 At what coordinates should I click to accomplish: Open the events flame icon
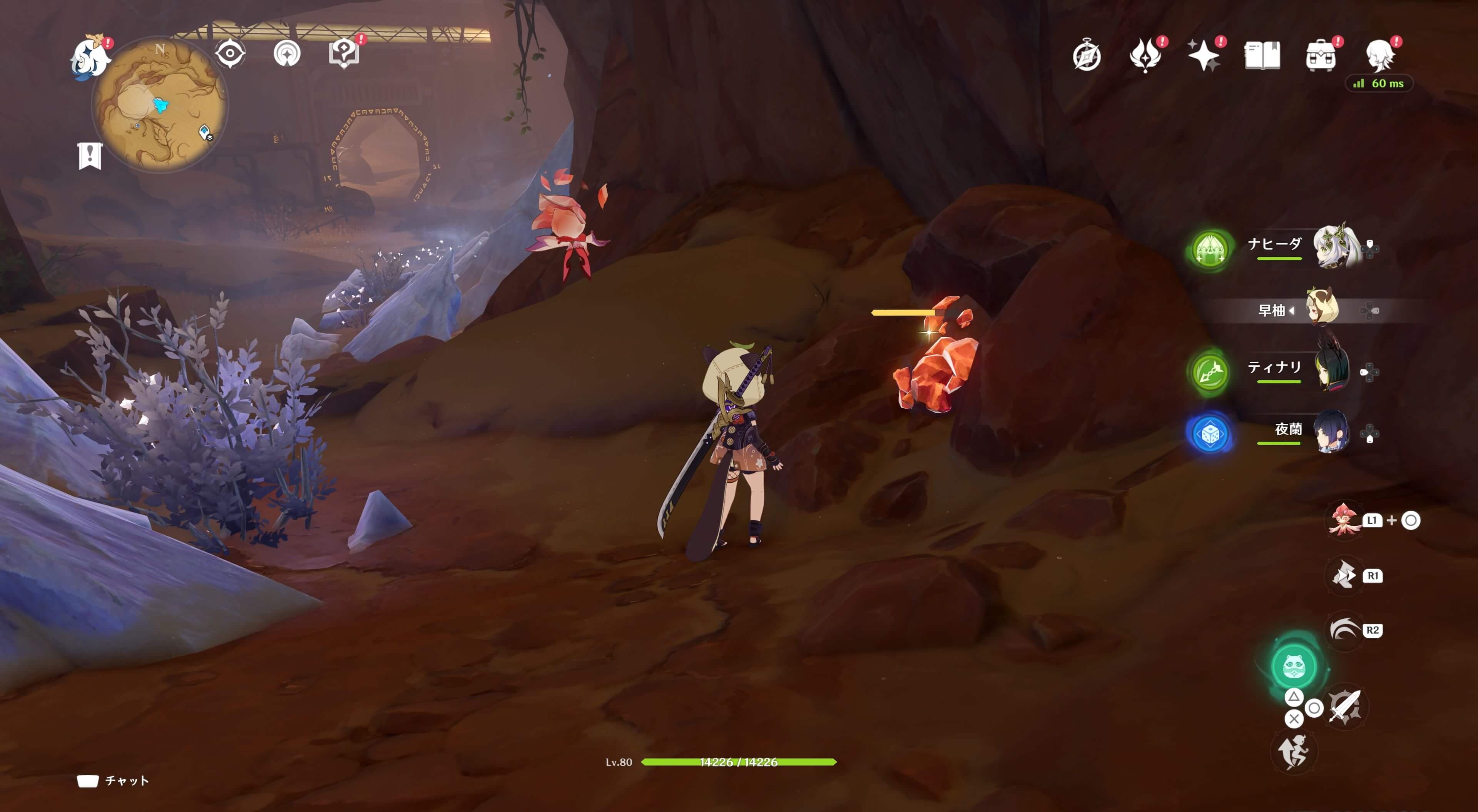point(1145,56)
